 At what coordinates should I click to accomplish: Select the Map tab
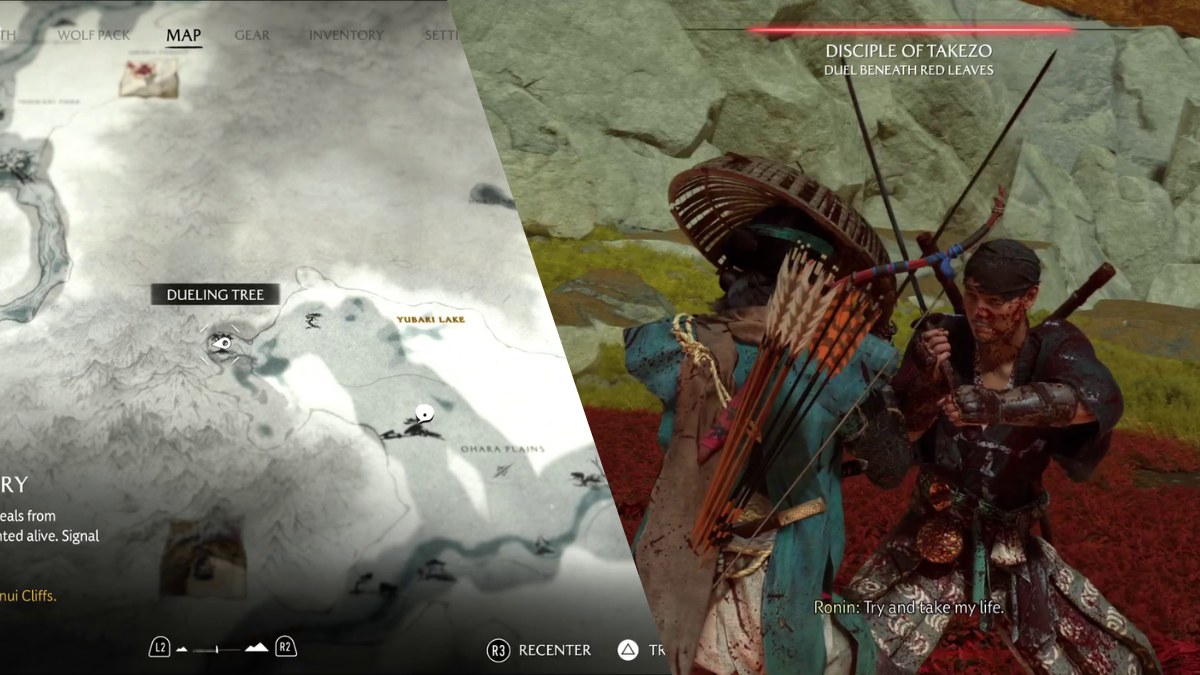pyautogui.click(x=183, y=35)
